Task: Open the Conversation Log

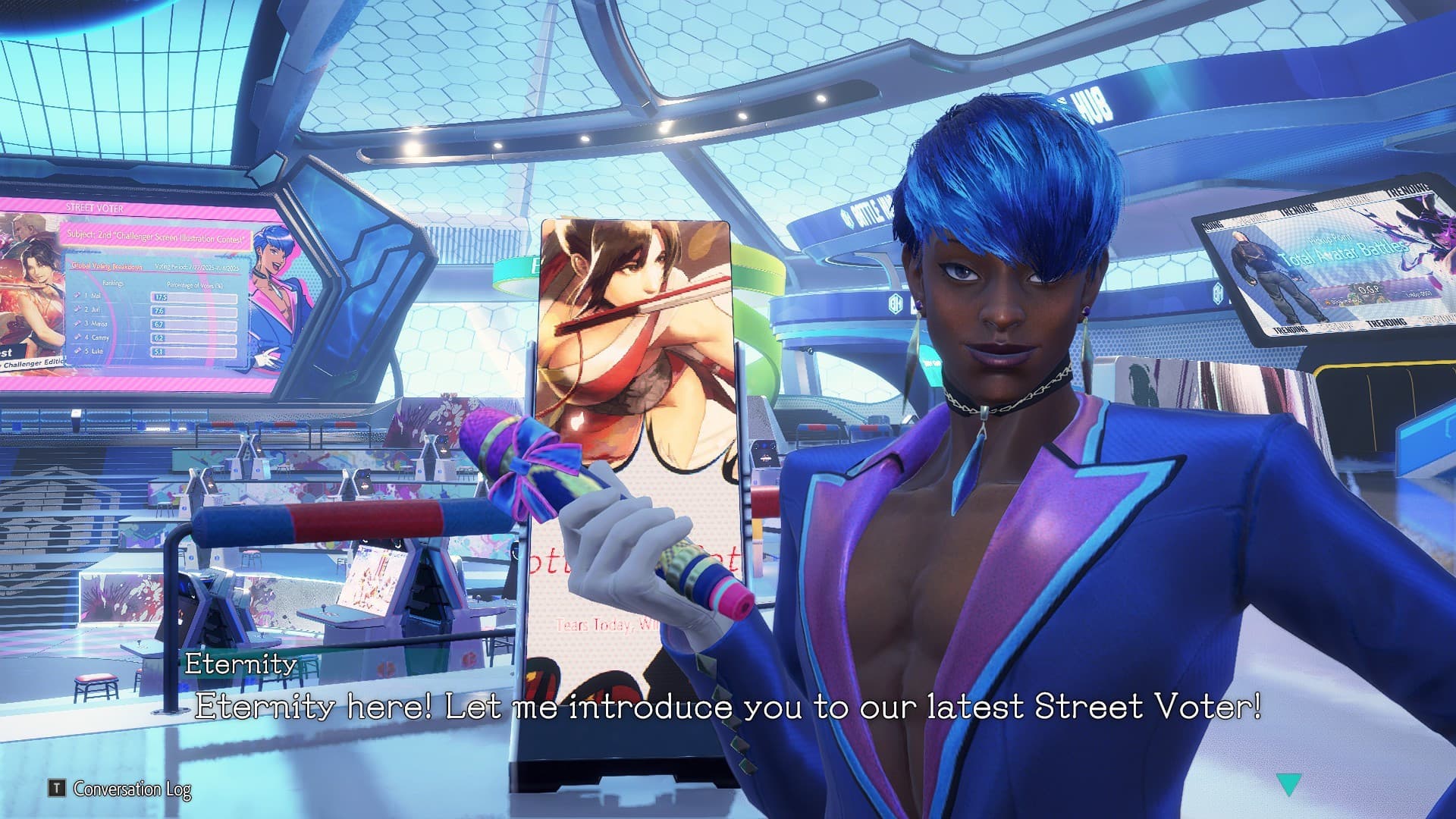Action: pyautogui.click(x=121, y=789)
